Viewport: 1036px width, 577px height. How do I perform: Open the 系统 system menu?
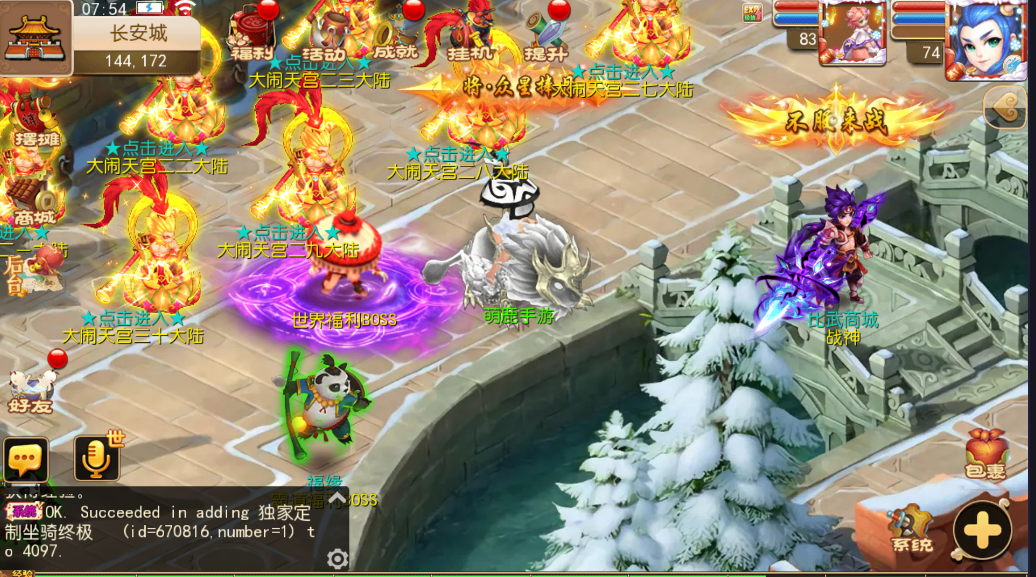[910, 530]
